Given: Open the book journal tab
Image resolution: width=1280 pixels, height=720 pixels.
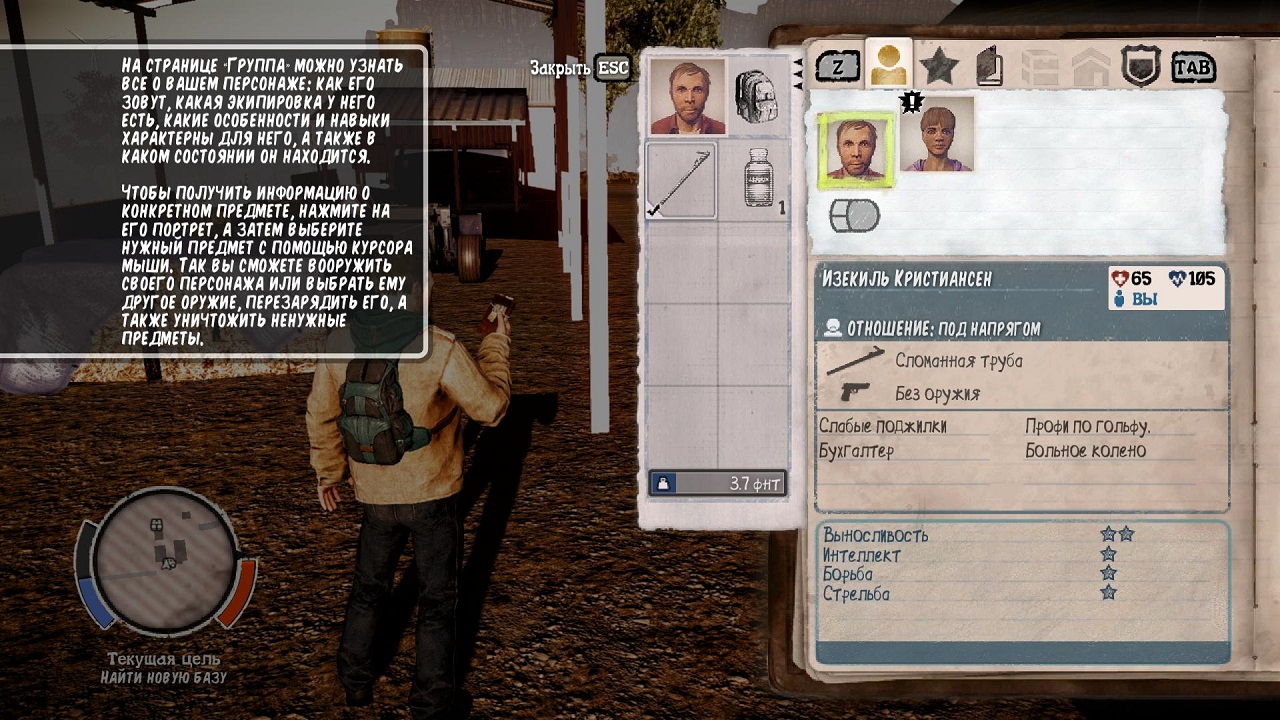Looking at the screenshot, I should pos(990,68).
